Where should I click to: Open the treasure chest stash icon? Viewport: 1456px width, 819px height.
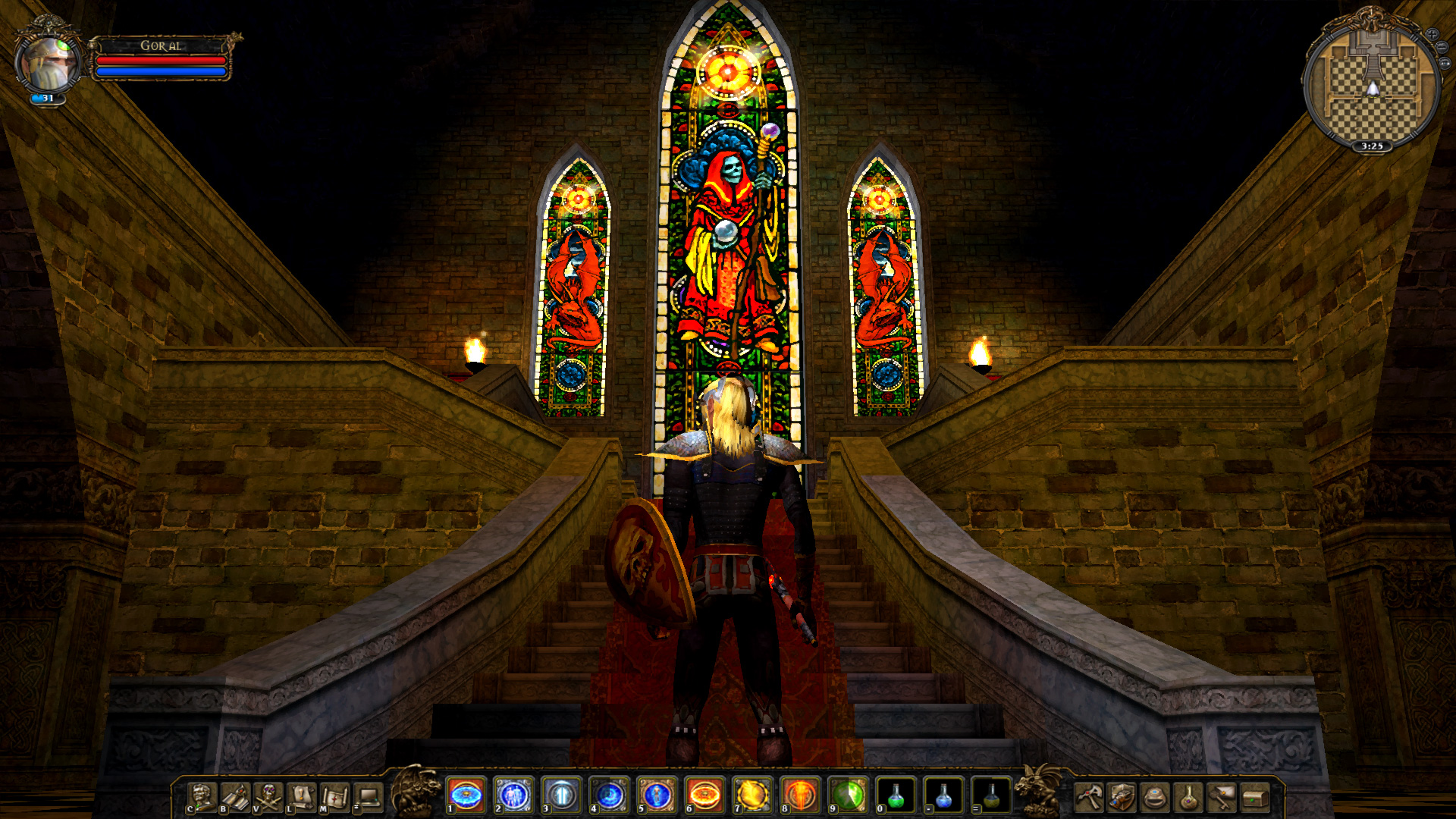[x=1254, y=798]
